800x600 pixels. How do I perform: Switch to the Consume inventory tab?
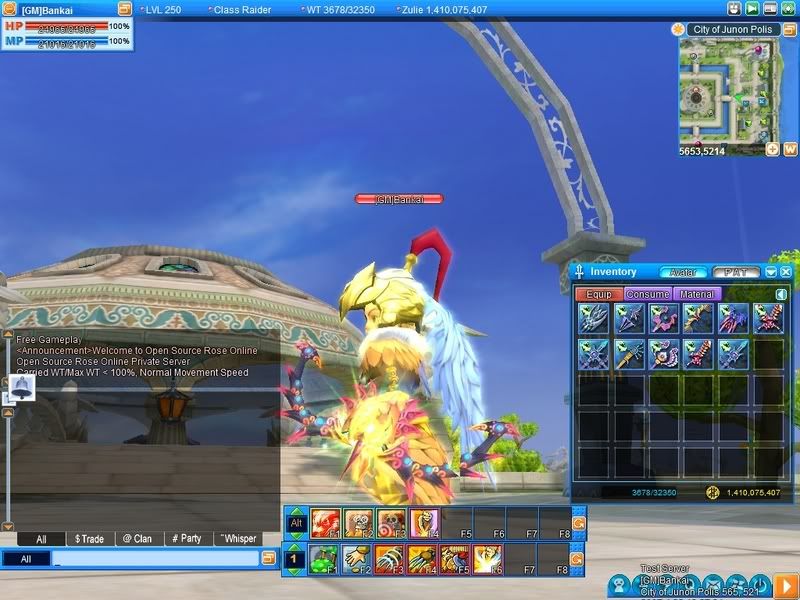pos(648,294)
